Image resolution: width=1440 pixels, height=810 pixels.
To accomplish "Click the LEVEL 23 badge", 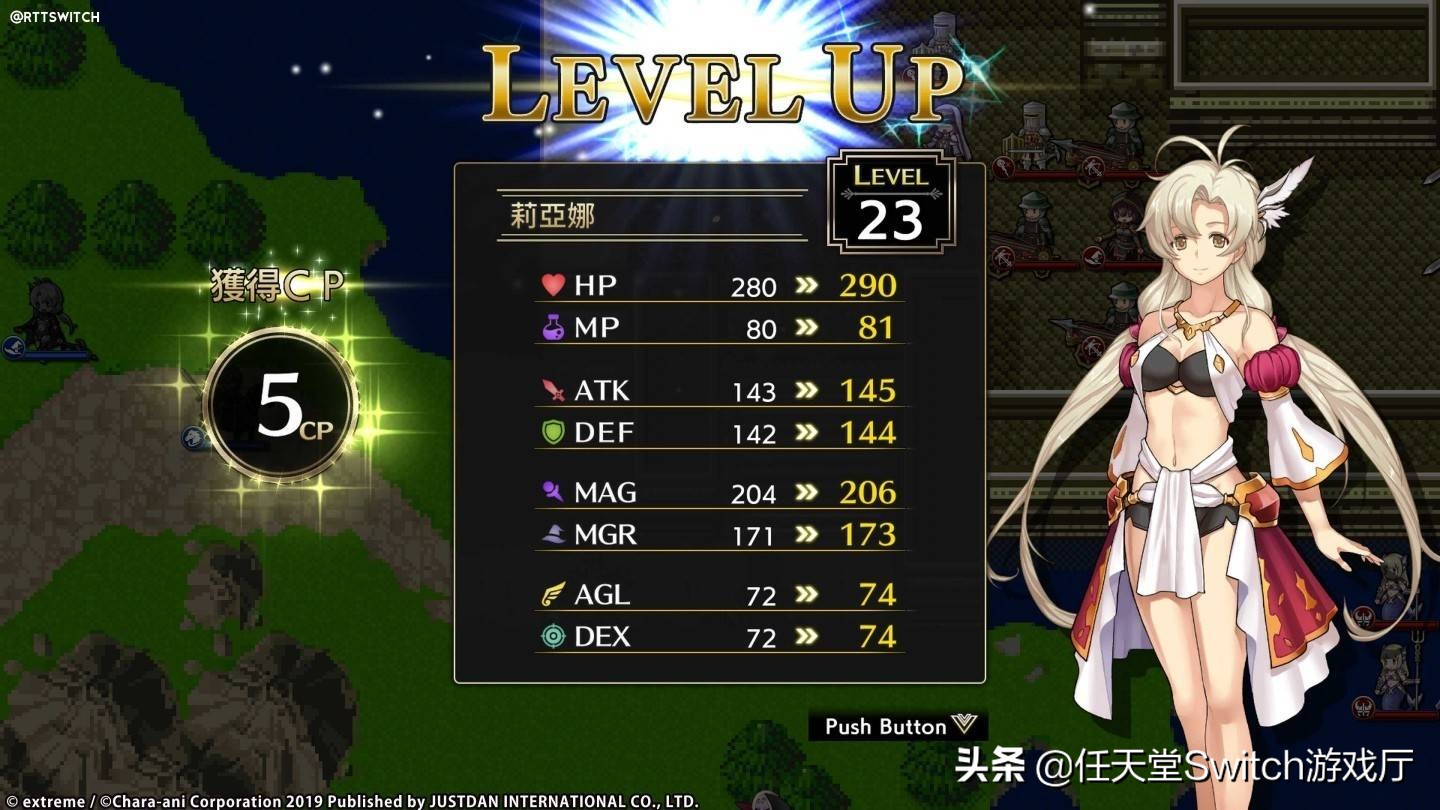I will pyautogui.click(x=888, y=203).
